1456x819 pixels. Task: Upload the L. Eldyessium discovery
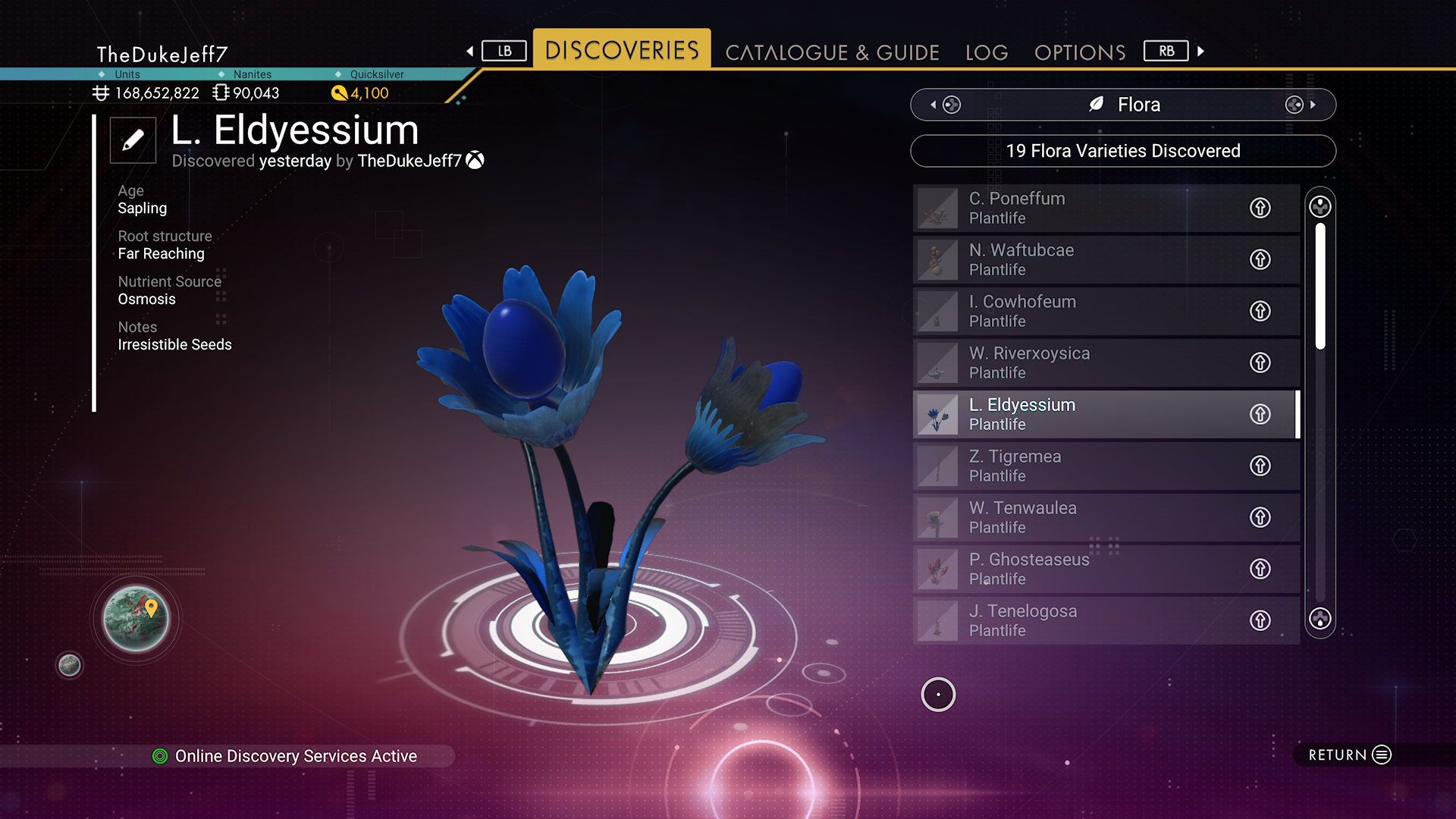(x=1260, y=414)
